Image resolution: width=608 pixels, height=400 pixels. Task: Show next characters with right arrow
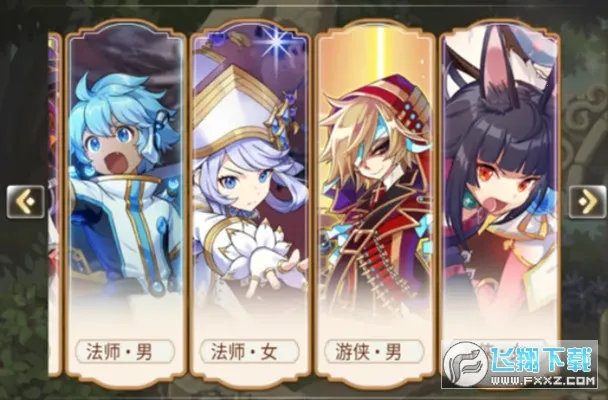(x=586, y=202)
